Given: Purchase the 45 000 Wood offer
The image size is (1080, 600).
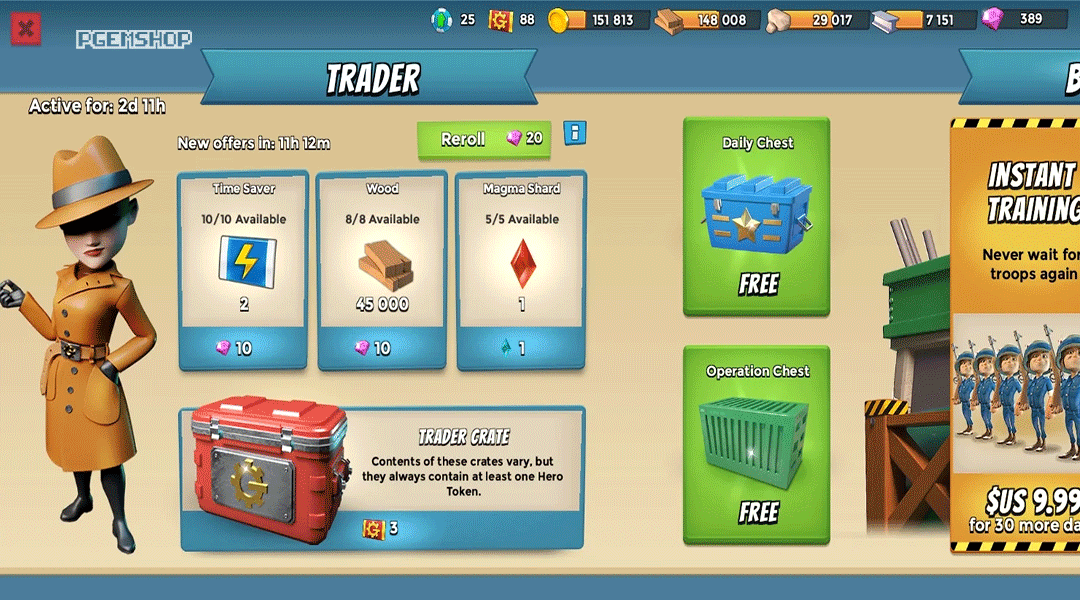Looking at the screenshot, I should (x=382, y=347).
